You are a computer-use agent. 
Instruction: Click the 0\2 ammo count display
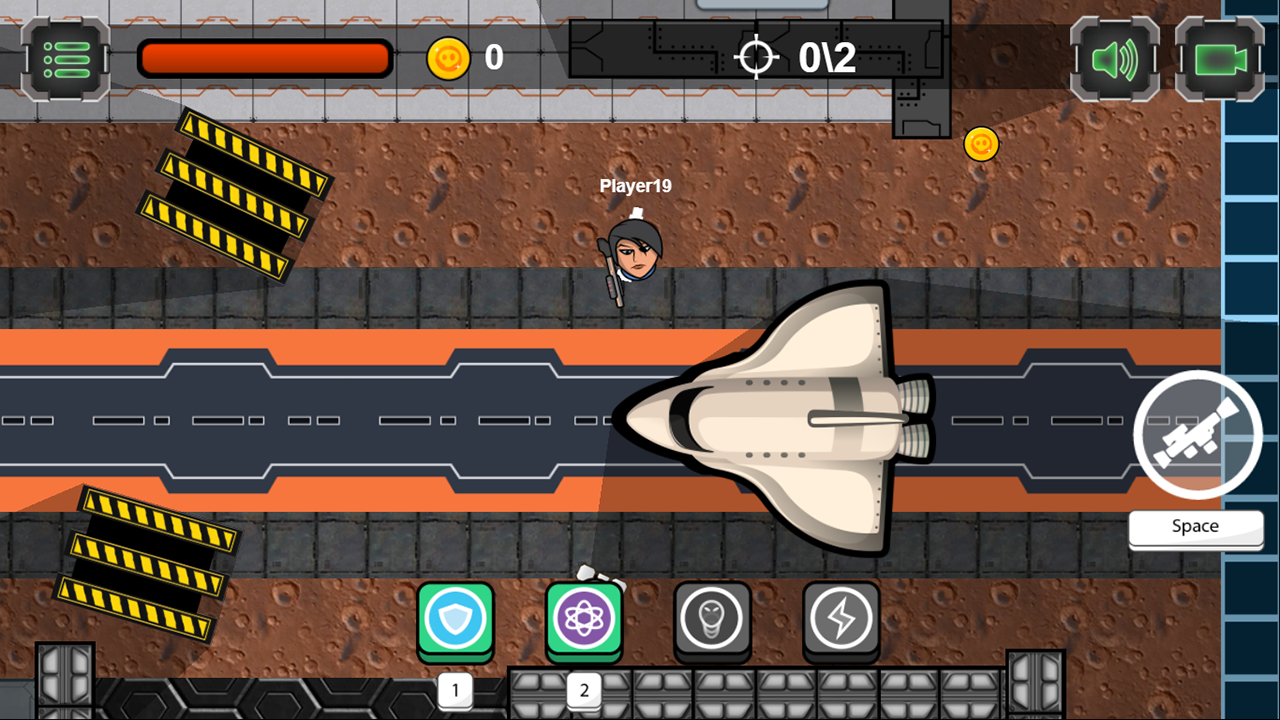(826, 57)
